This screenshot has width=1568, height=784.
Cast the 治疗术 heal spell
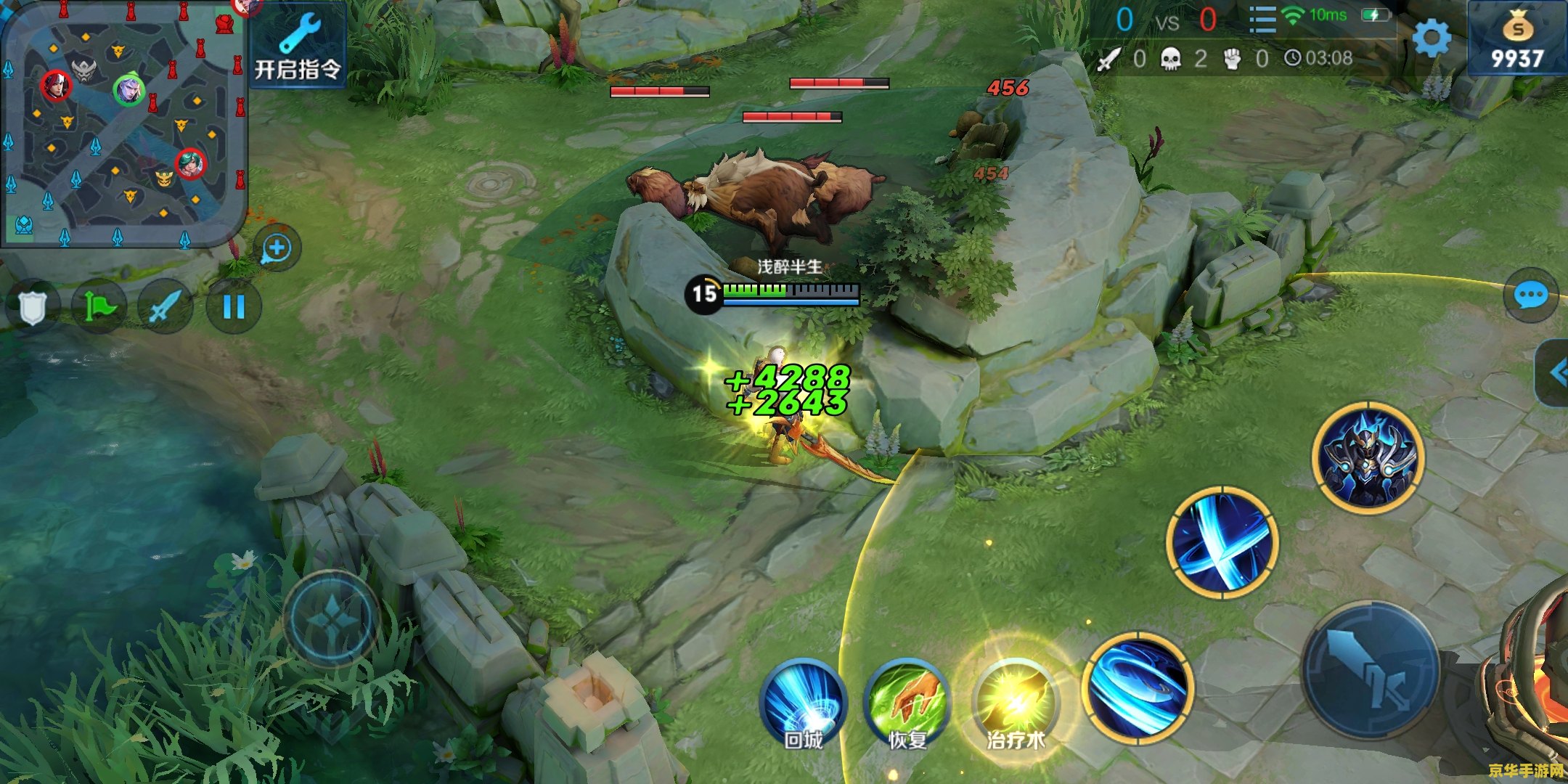(x=1015, y=703)
